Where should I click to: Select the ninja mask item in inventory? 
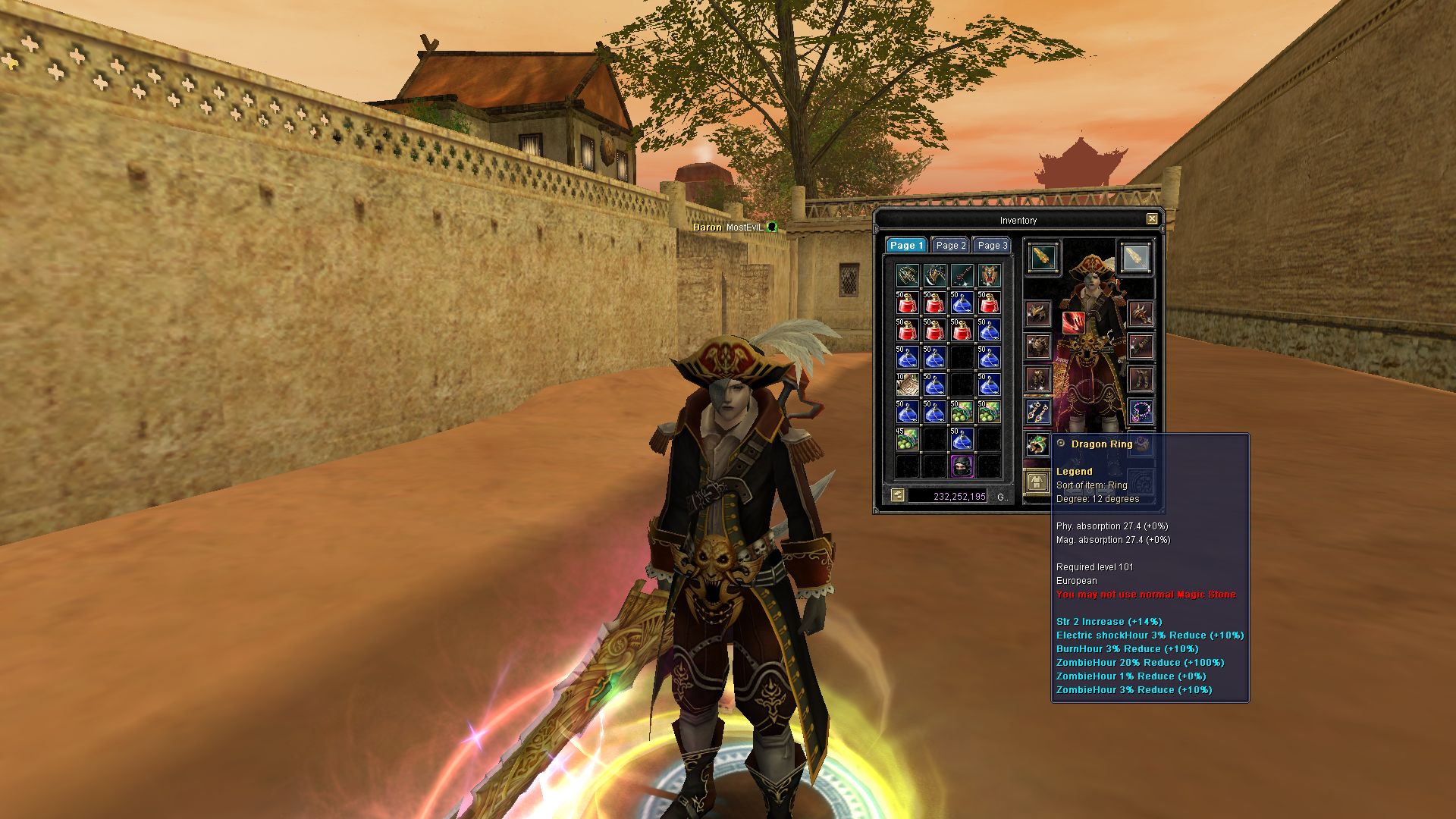962,466
